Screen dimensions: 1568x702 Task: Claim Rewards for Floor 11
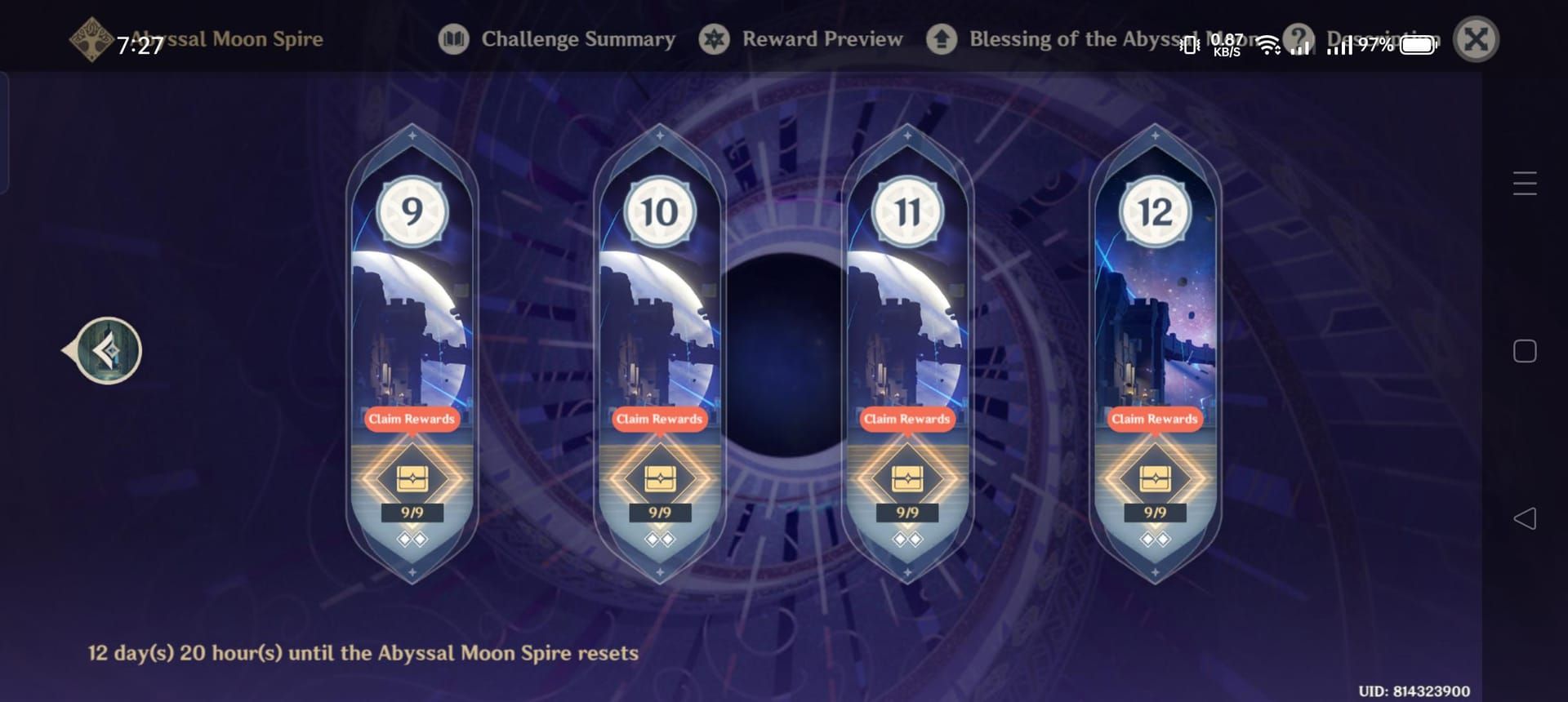[909, 419]
